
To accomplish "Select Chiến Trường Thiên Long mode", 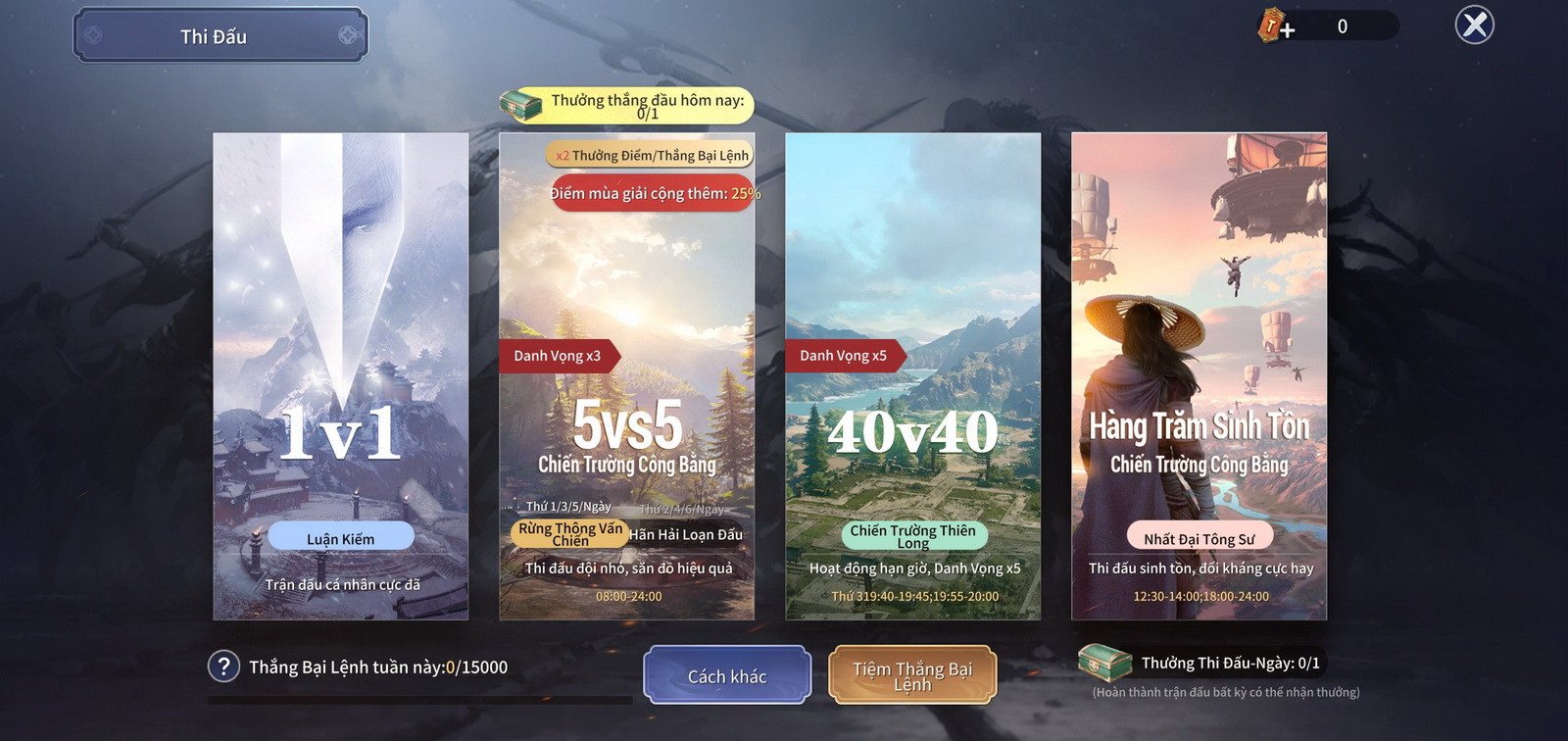I will coord(915,536).
